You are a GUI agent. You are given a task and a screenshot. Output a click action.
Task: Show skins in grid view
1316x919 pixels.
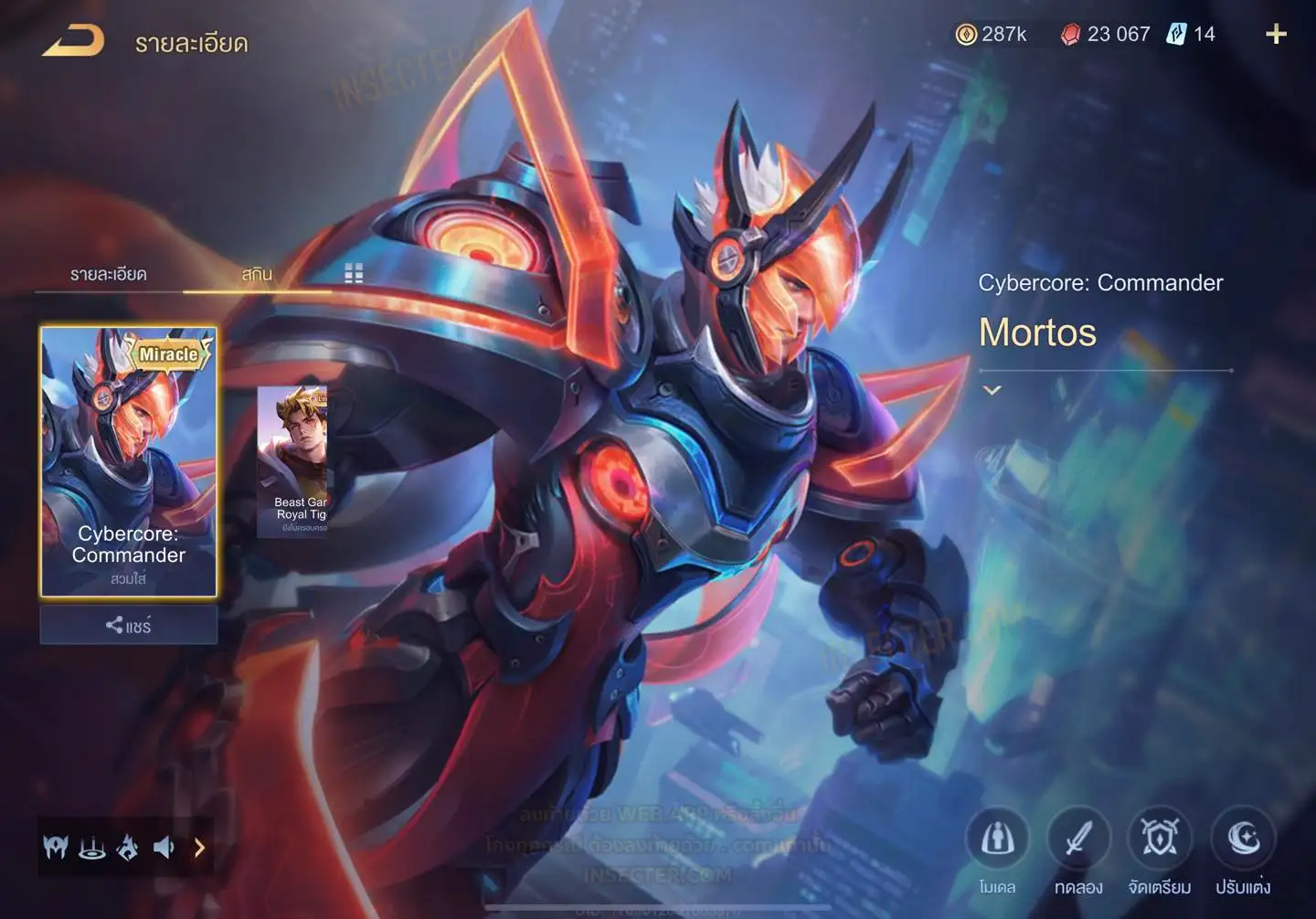pyautogui.click(x=354, y=273)
